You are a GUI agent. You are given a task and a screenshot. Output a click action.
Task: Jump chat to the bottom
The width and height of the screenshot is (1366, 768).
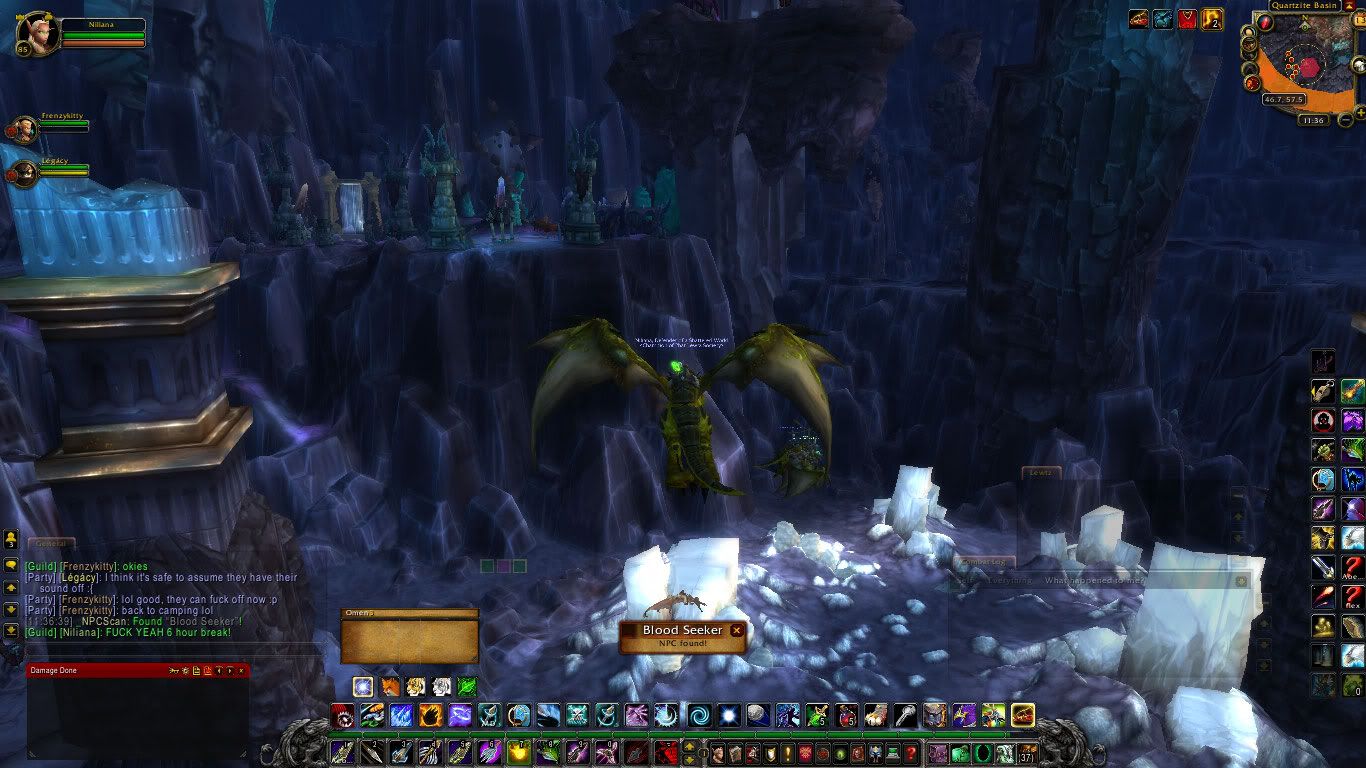click(x=11, y=630)
